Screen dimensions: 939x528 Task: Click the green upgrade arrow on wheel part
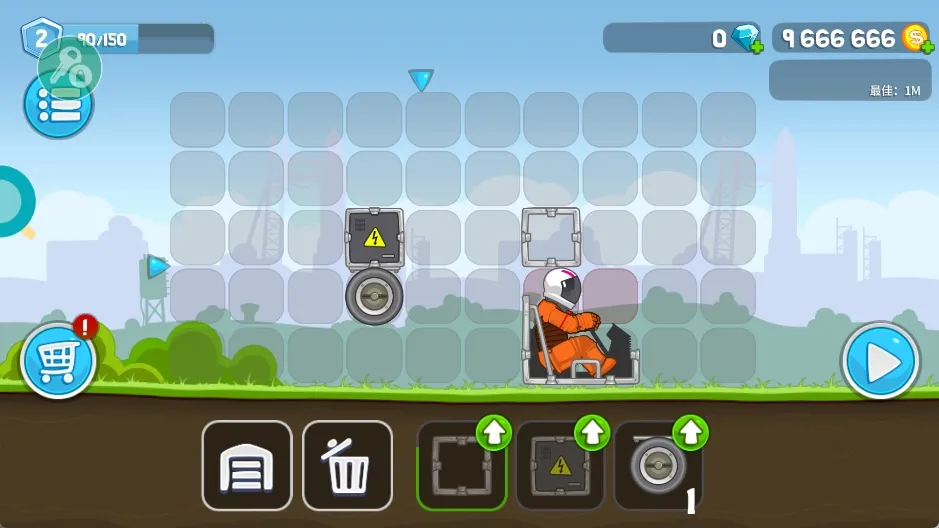(691, 433)
